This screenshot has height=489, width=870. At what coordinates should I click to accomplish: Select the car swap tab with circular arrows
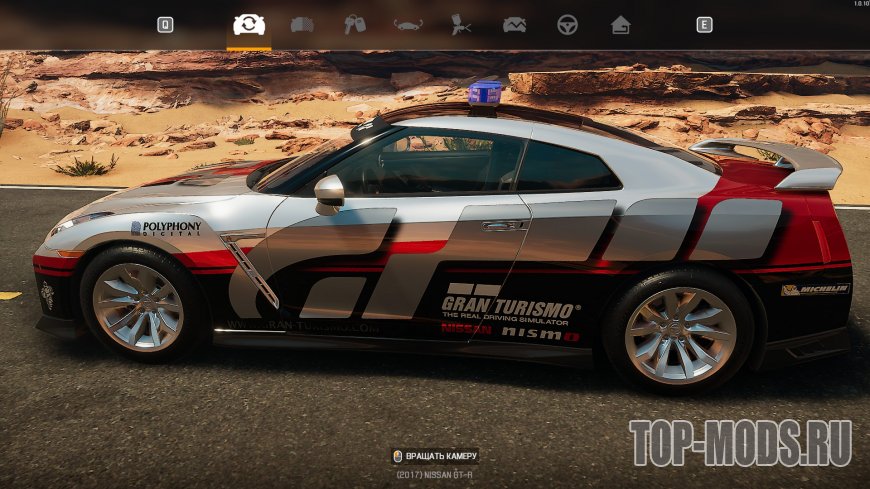tap(249, 25)
